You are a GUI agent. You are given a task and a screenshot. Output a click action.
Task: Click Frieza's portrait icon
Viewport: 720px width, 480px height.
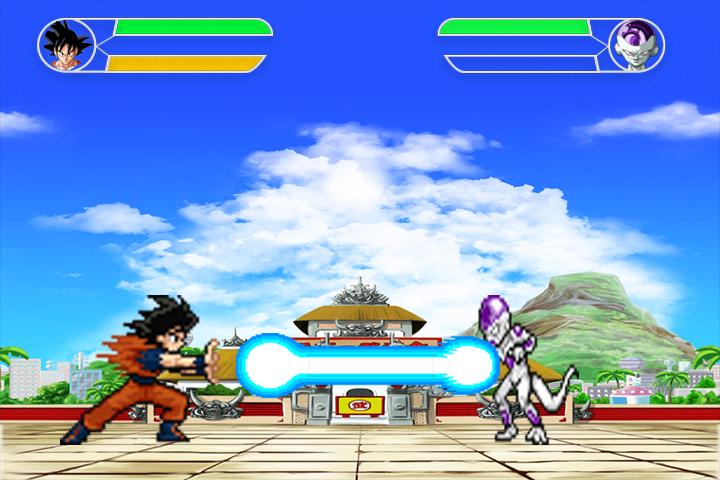tap(636, 46)
